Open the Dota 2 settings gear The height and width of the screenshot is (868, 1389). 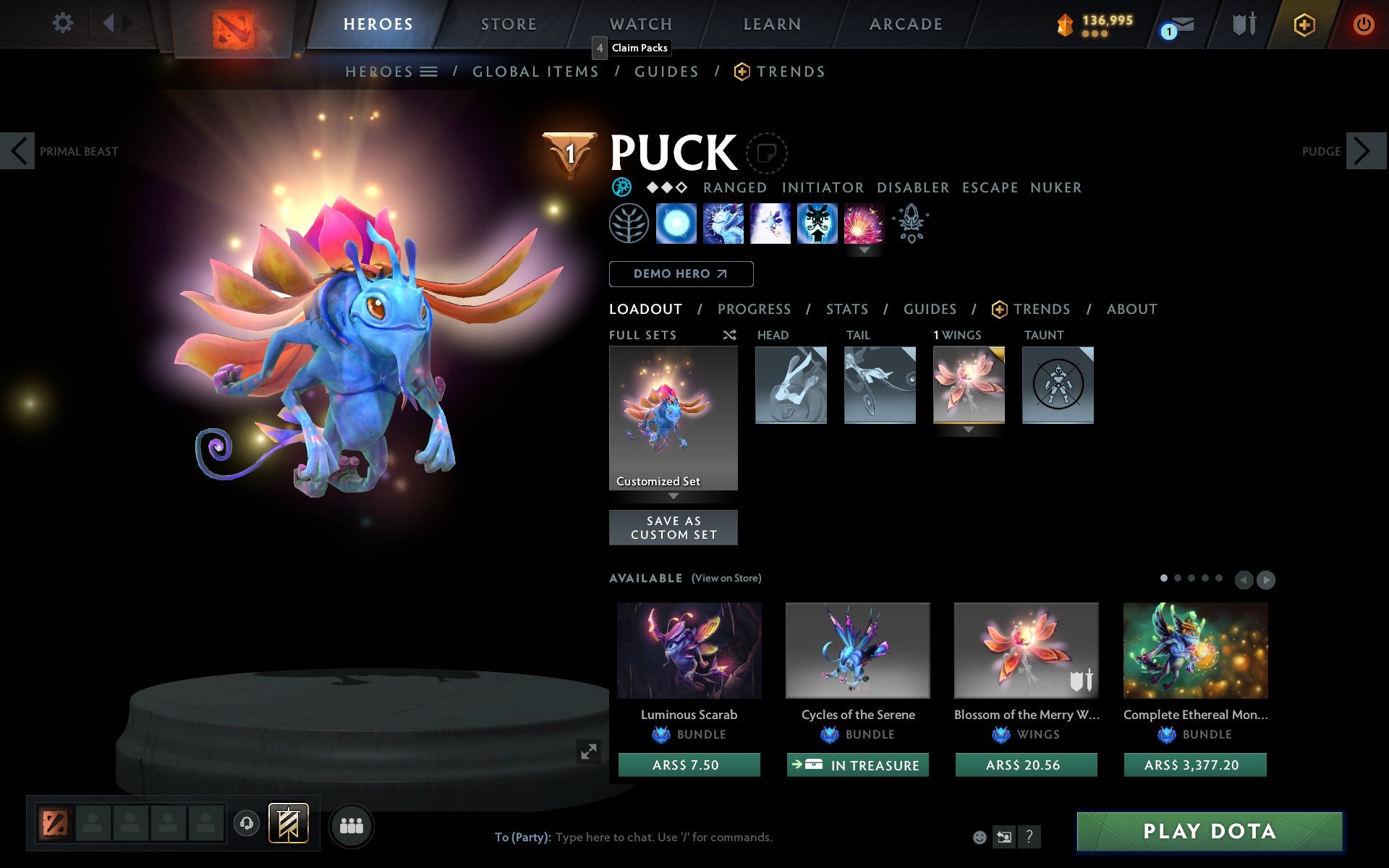(x=64, y=23)
